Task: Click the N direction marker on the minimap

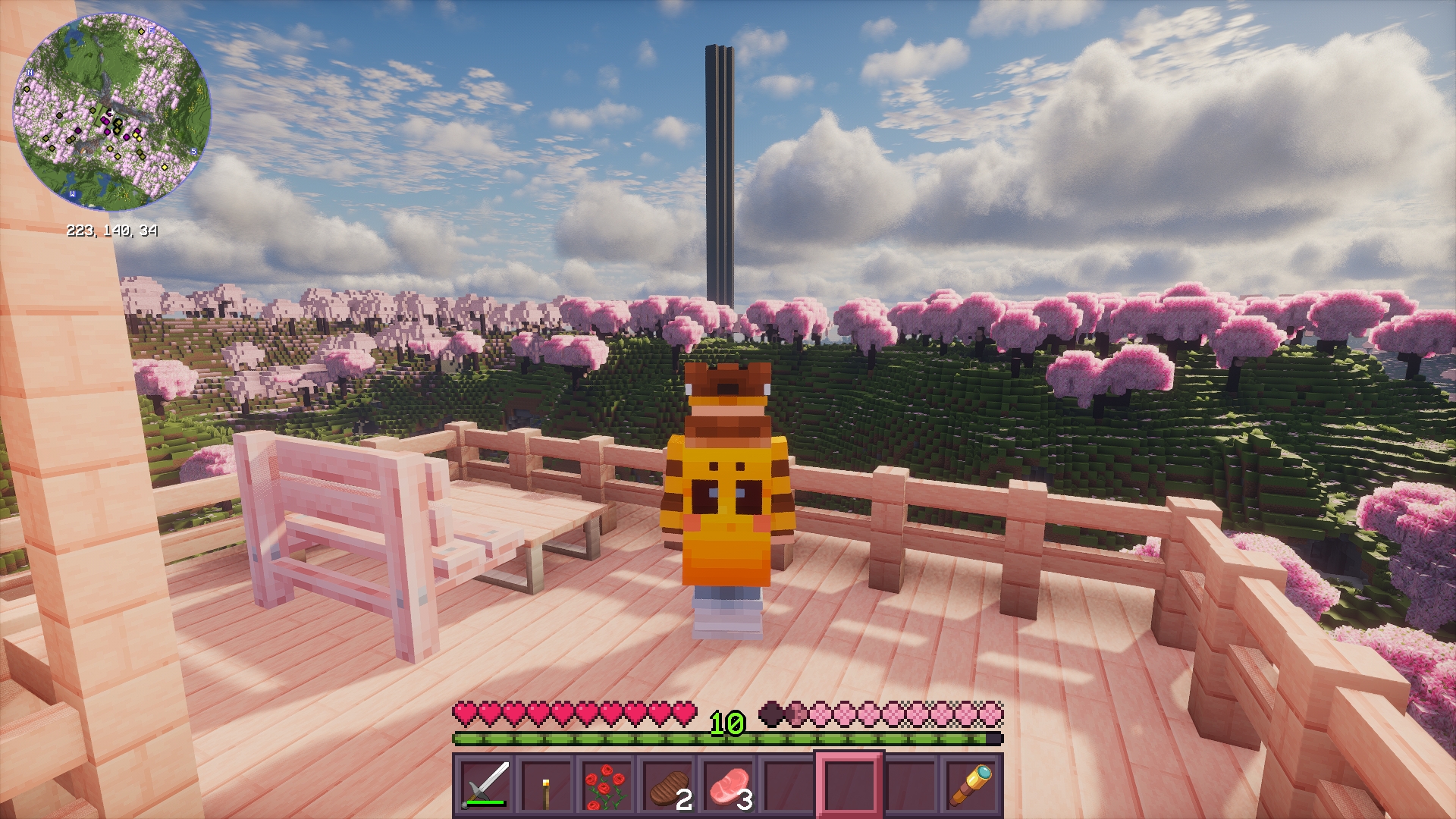Action: [30, 73]
